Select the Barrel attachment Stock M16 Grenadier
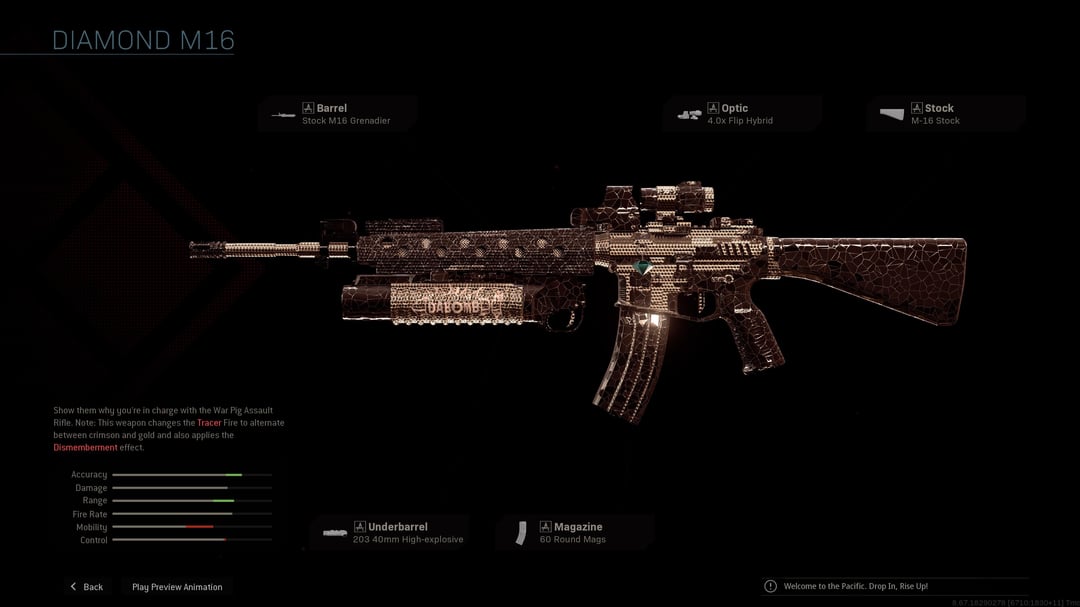The image size is (1080, 607). coord(338,114)
